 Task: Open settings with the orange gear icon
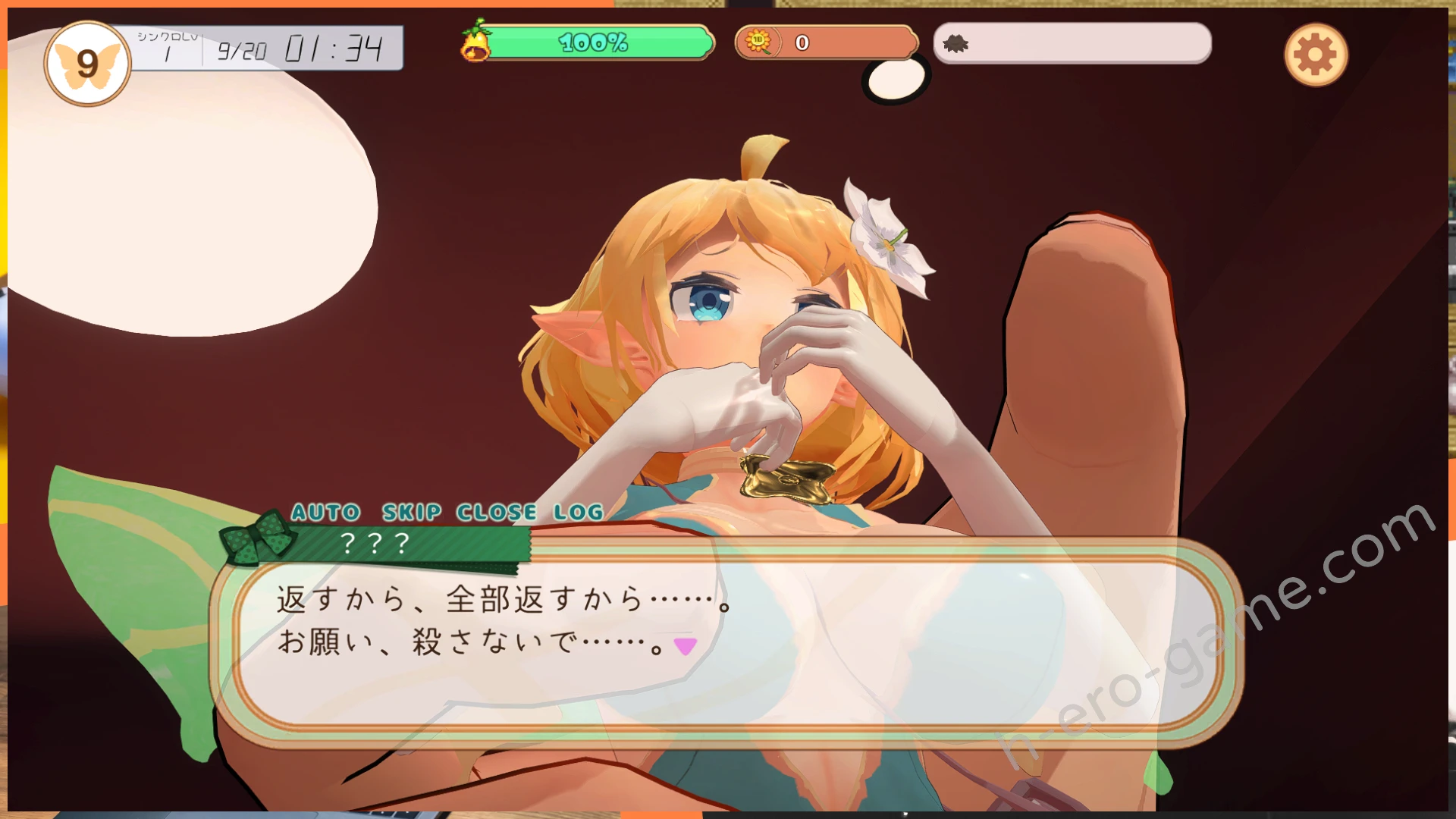[x=1316, y=55]
